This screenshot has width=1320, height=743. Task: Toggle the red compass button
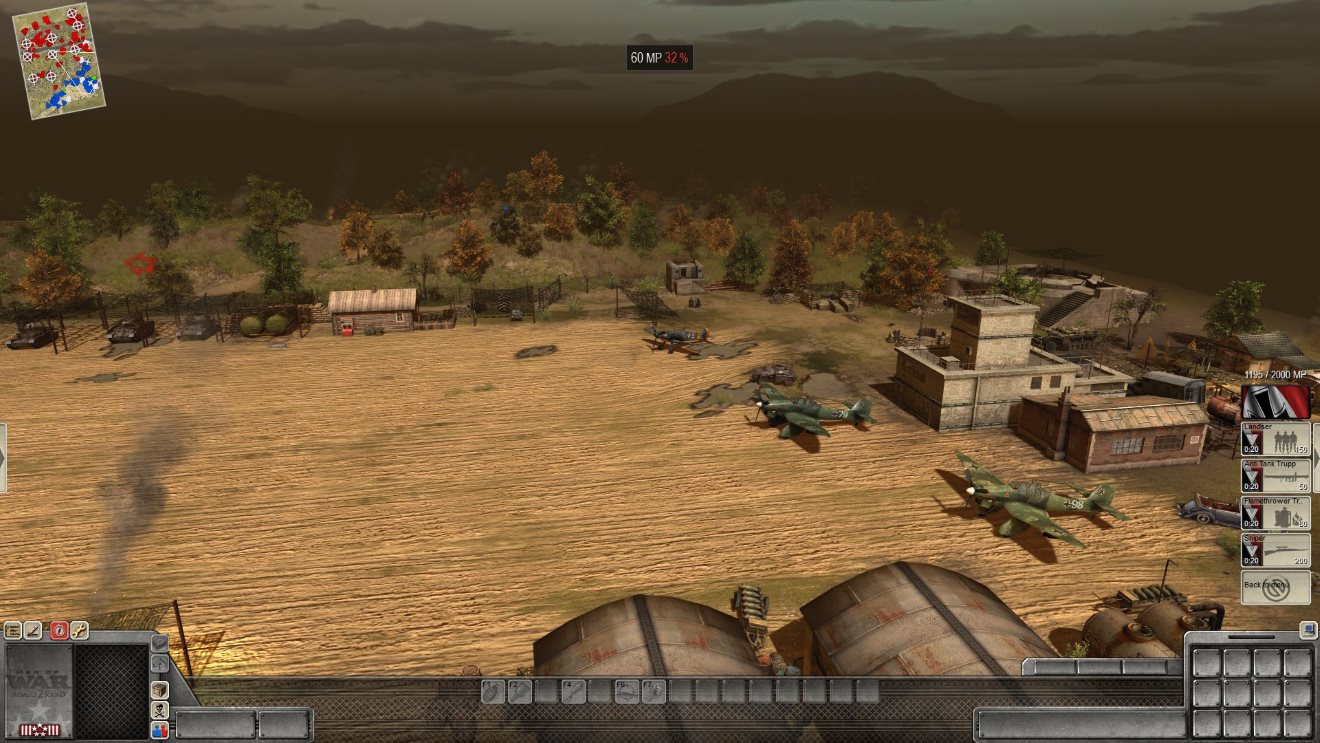click(58, 631)
